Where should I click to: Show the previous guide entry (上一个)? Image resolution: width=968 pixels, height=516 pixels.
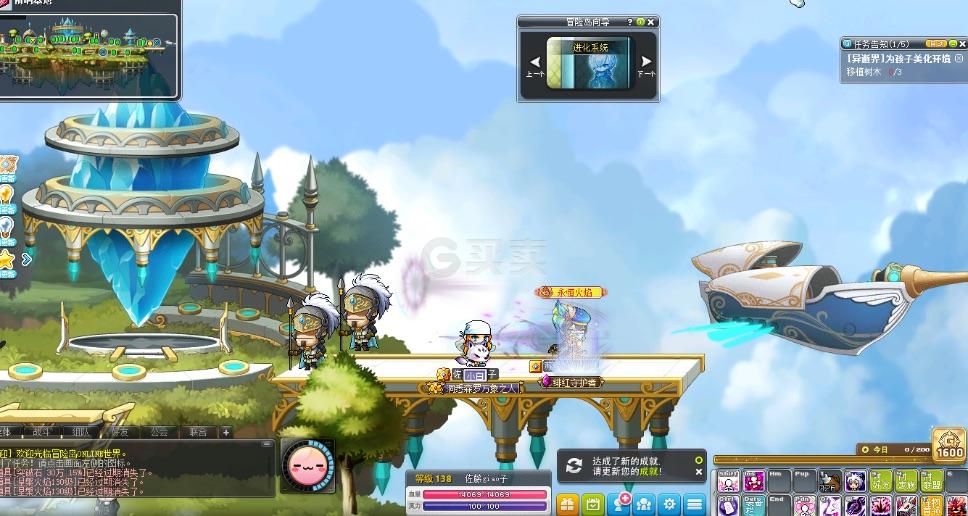tap(535, 62)
